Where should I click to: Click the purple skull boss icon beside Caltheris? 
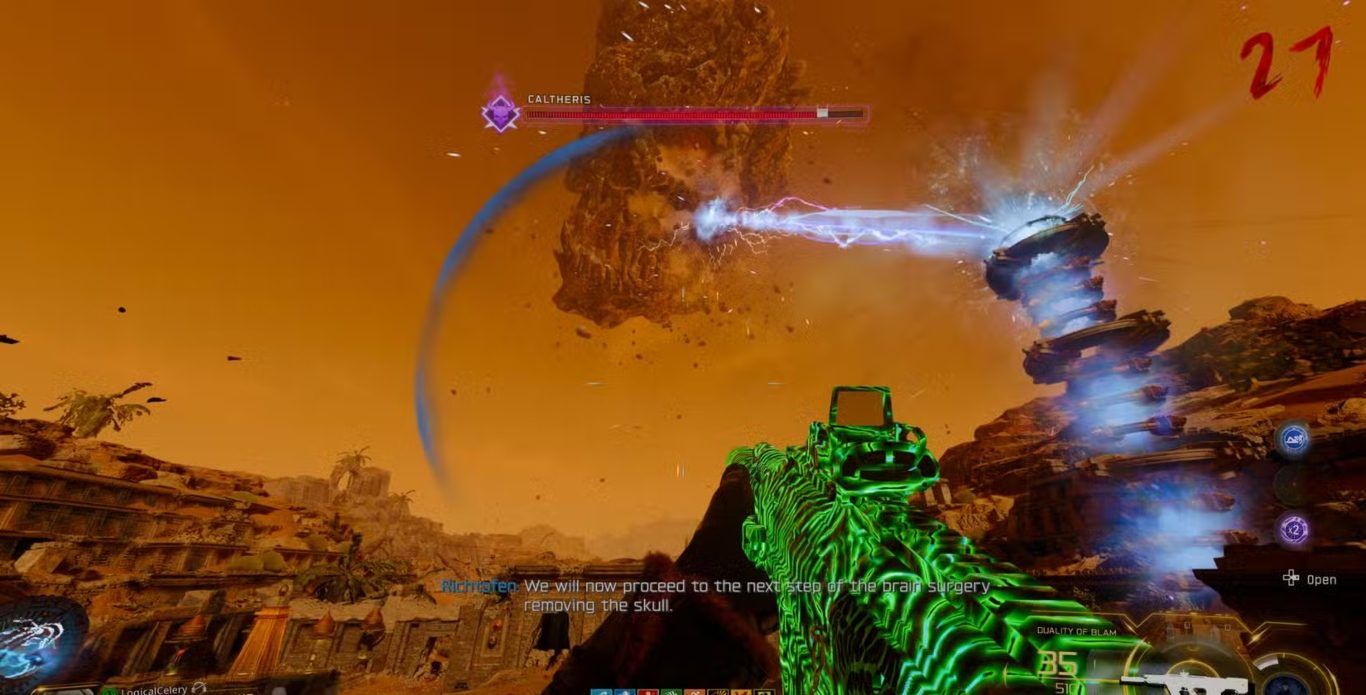pos(499,112)
